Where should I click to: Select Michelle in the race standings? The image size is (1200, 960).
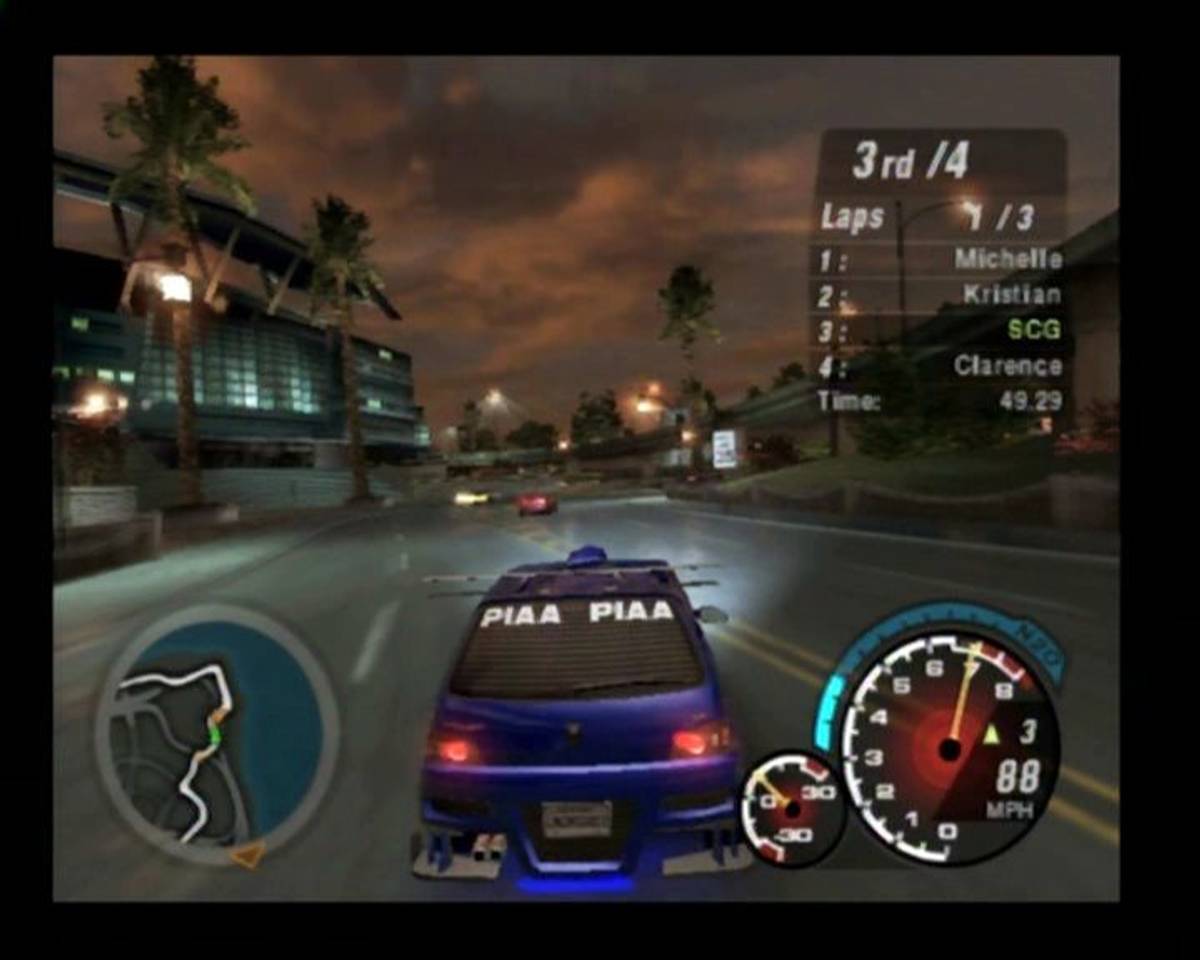[x=1007, y=259]
